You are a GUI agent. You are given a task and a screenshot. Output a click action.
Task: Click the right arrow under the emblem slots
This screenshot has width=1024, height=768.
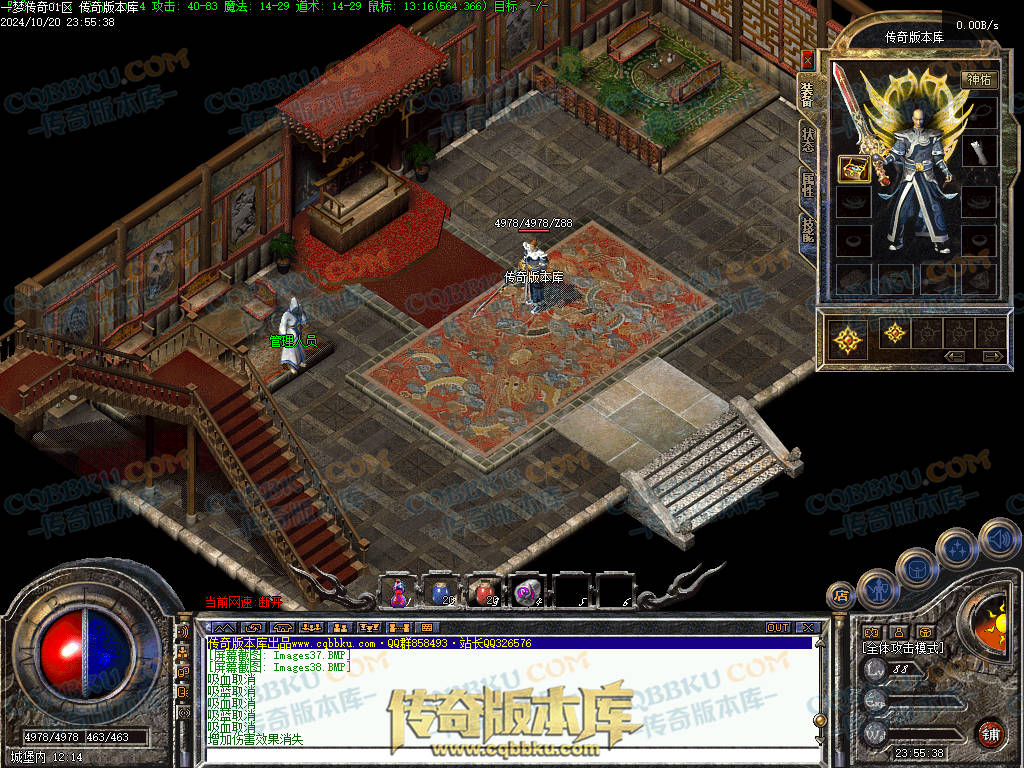(992, 356)
